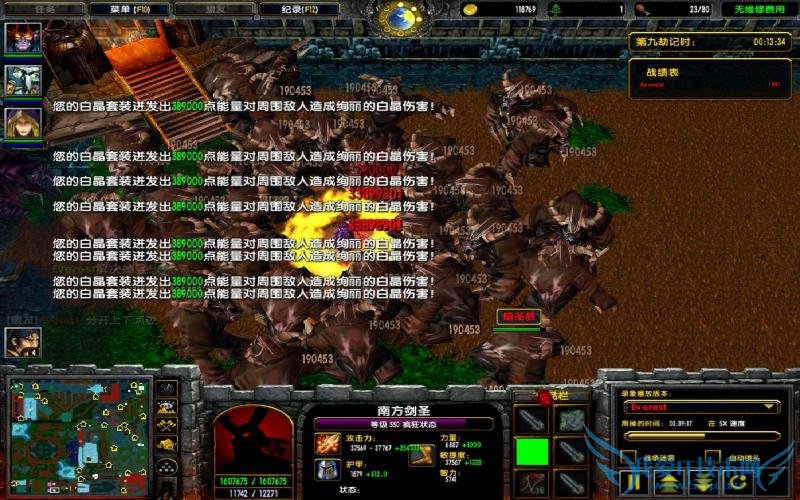Open the replay player dropdown showing Everest
Screen dimensions: 800x500
point(700,407)
